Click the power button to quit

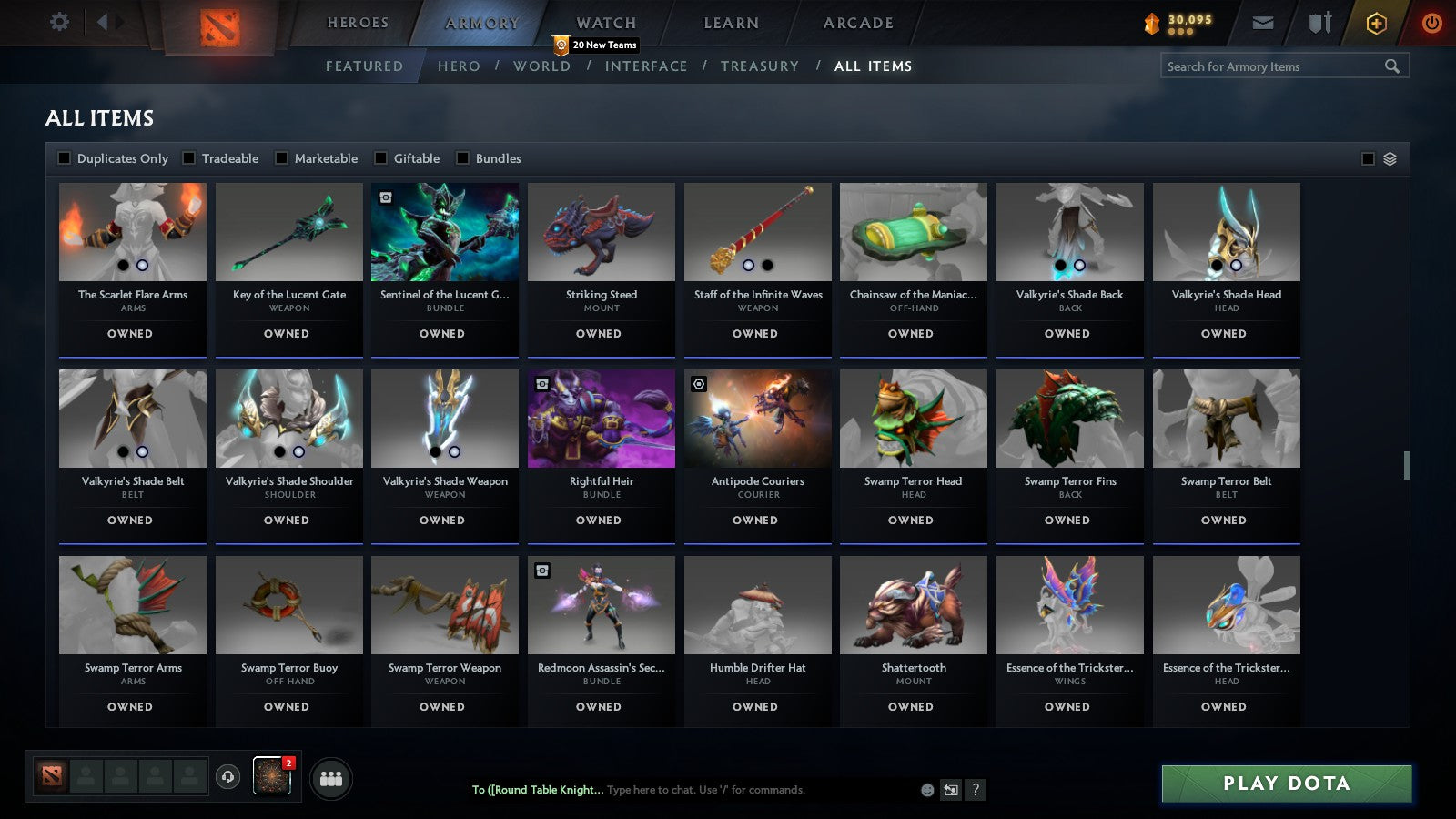[x=1430, y=22]
